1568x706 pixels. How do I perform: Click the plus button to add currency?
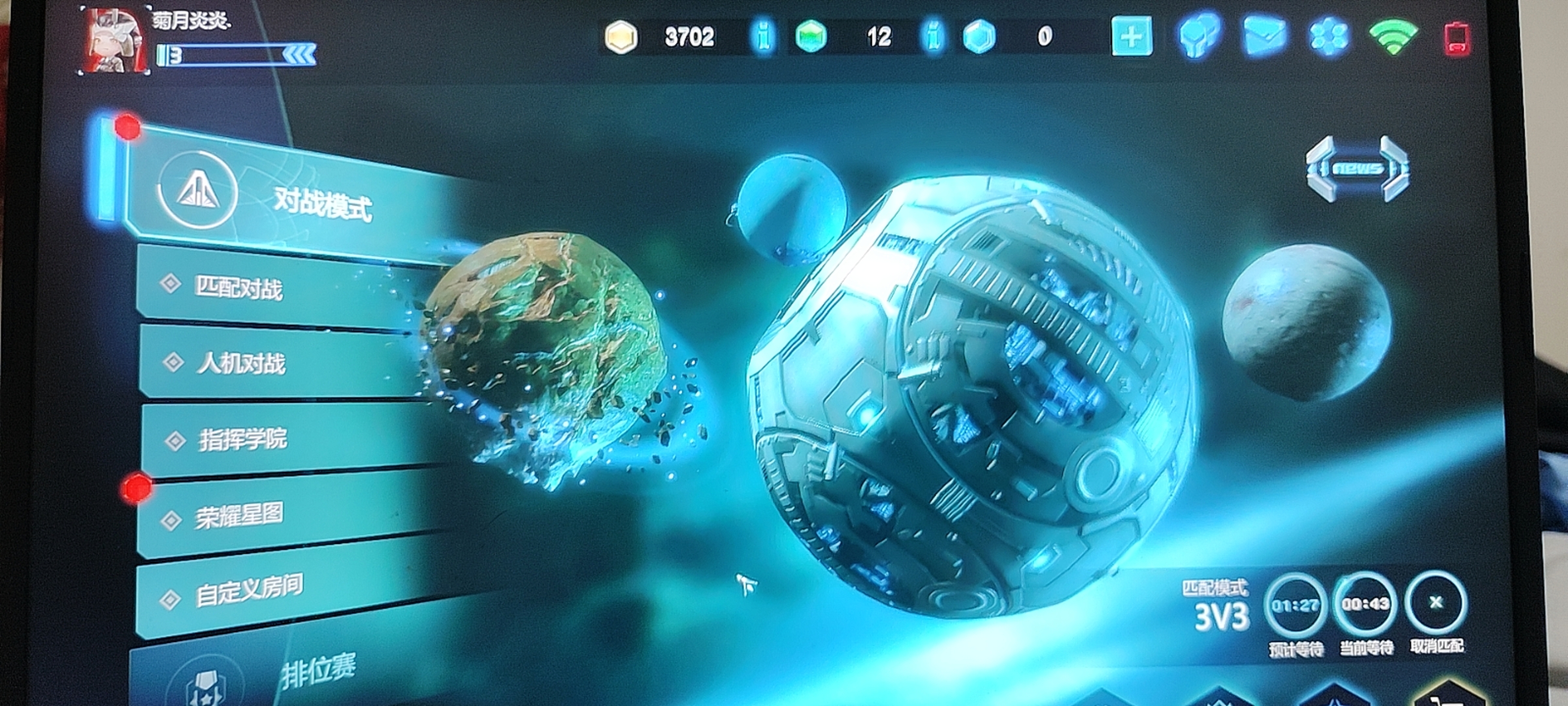coord(1132,37)
